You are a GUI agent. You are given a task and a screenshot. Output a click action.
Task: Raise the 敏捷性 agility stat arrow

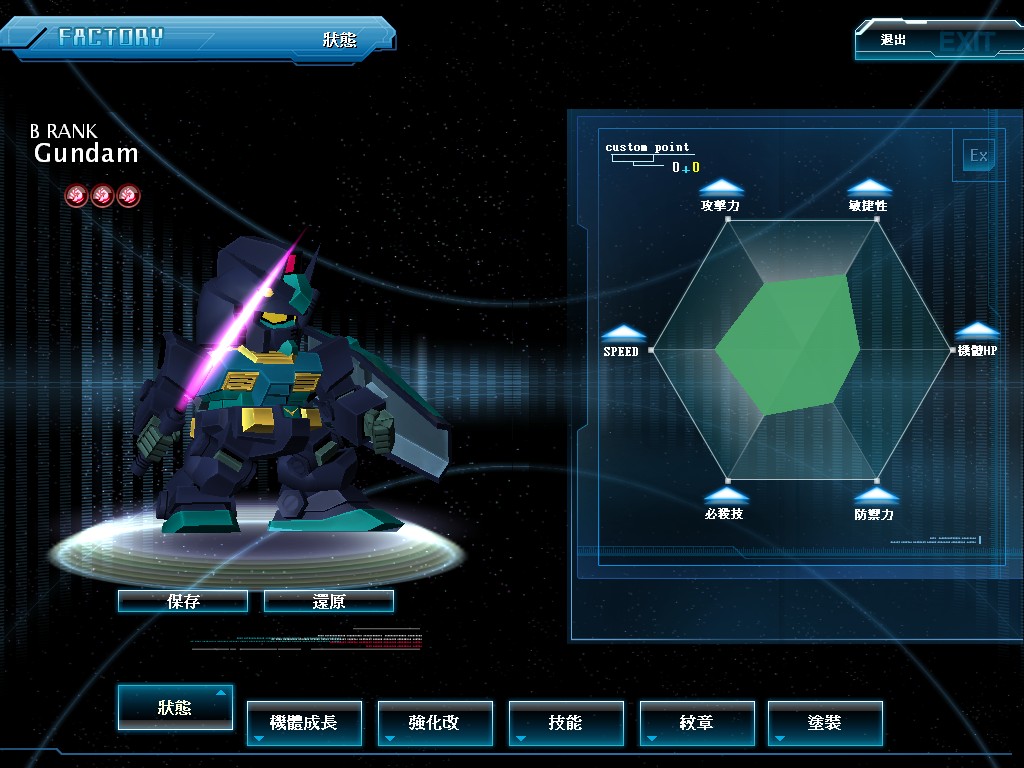869,187
